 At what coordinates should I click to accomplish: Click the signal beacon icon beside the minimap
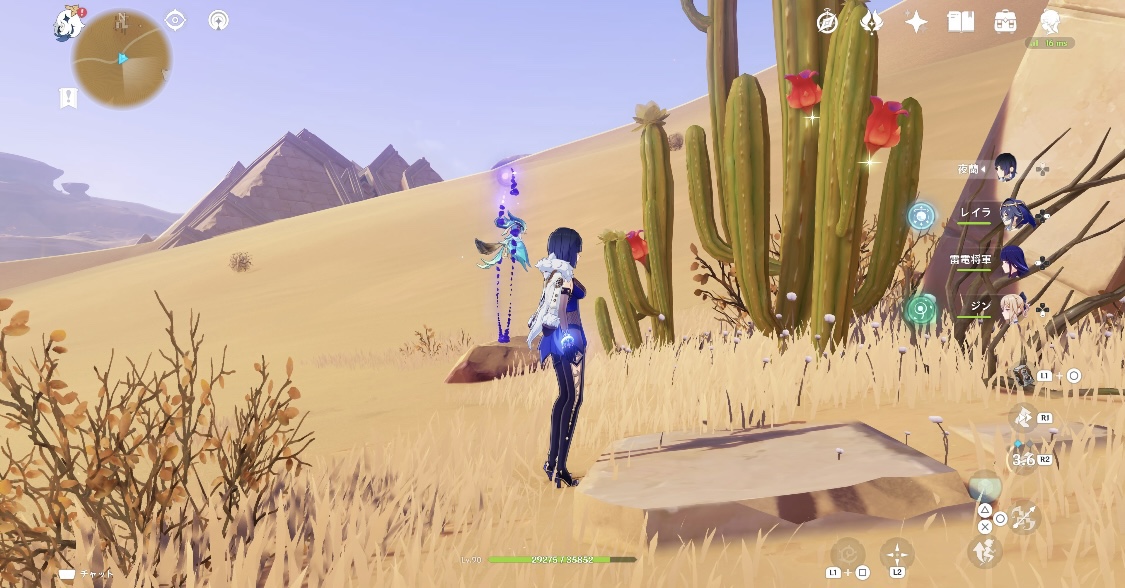click(219, 20)
